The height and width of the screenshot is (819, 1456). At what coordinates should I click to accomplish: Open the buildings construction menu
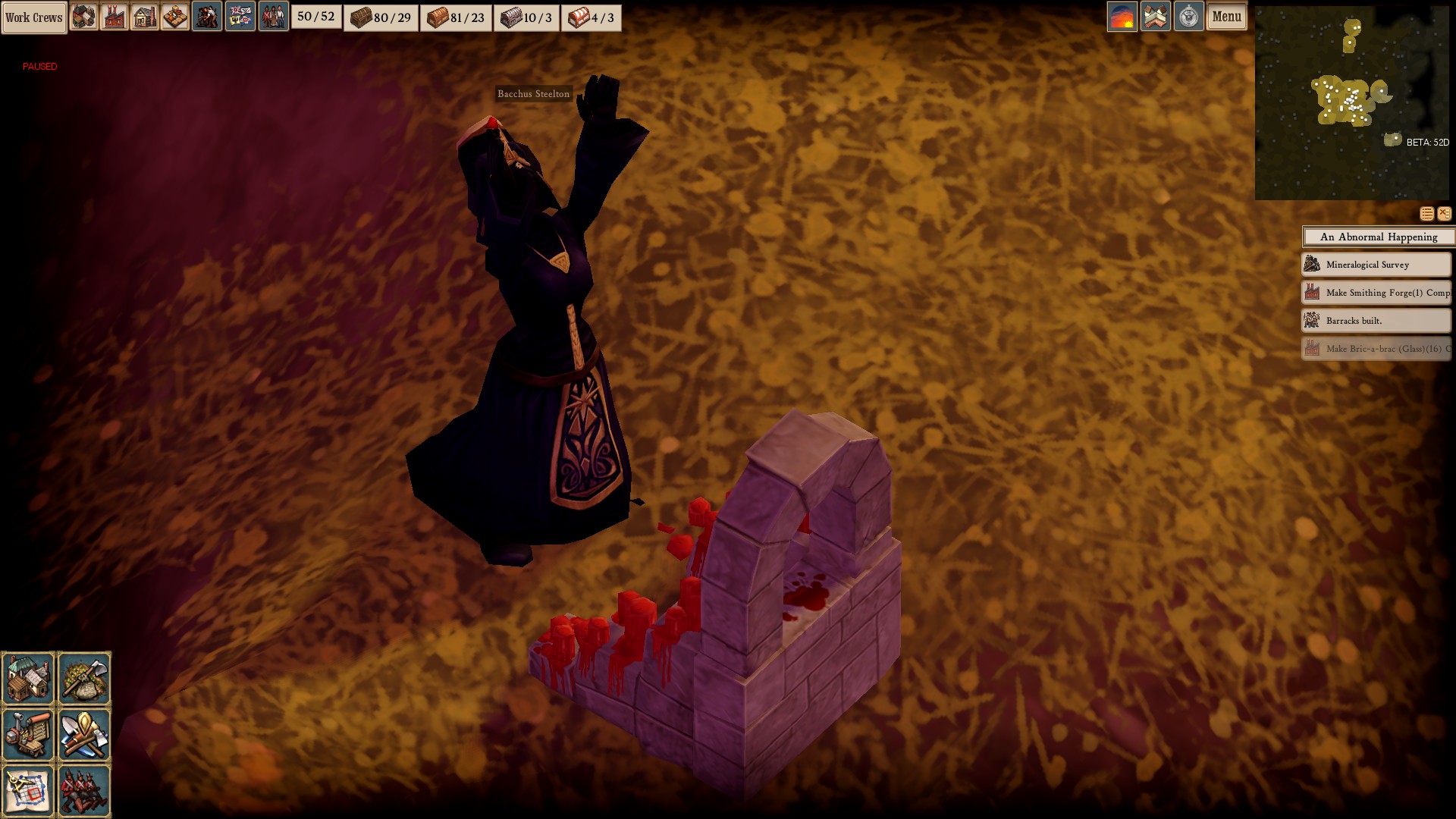click(x=29, y=678)
